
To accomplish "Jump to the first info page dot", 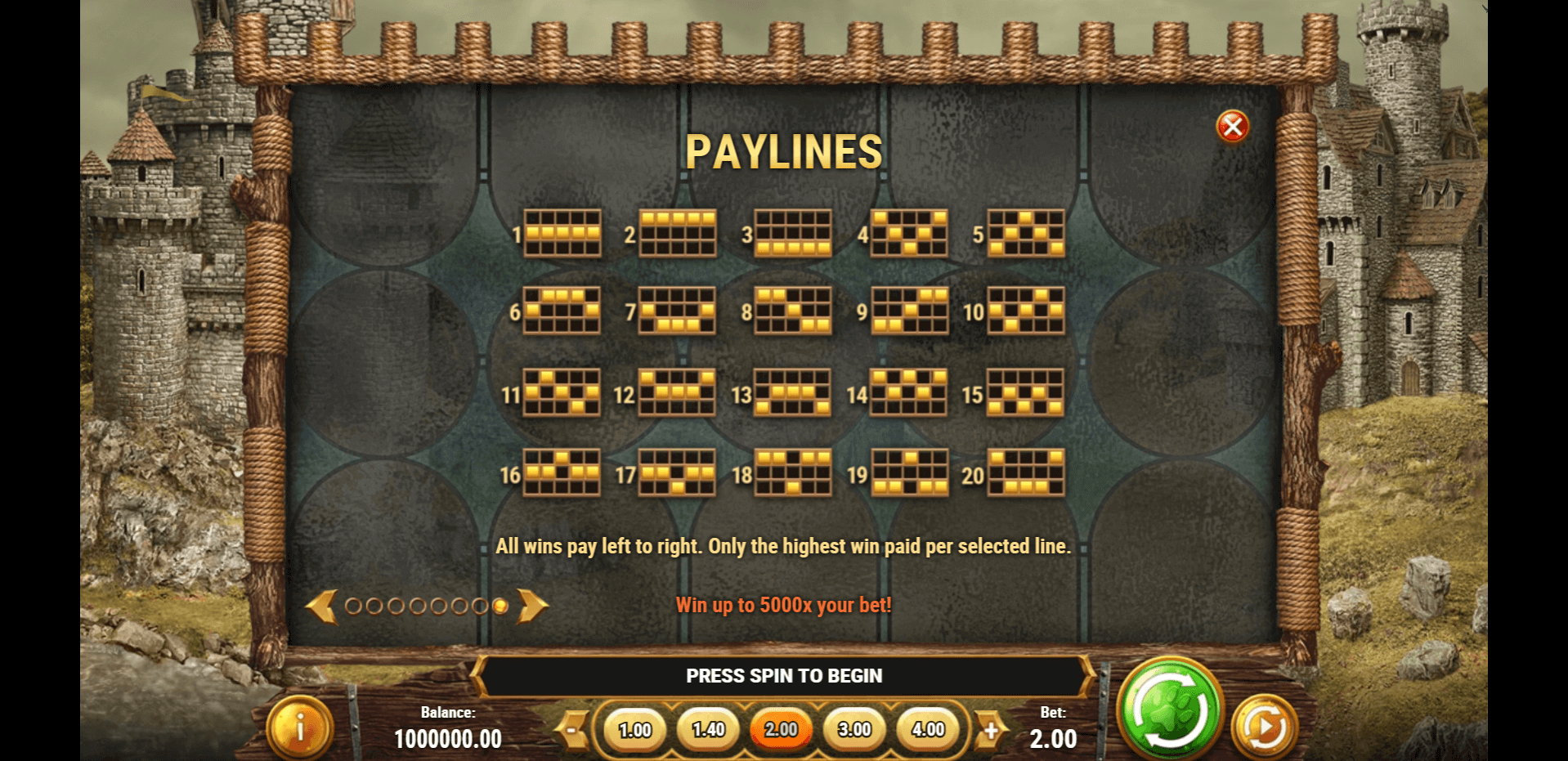I will (353, 607).
